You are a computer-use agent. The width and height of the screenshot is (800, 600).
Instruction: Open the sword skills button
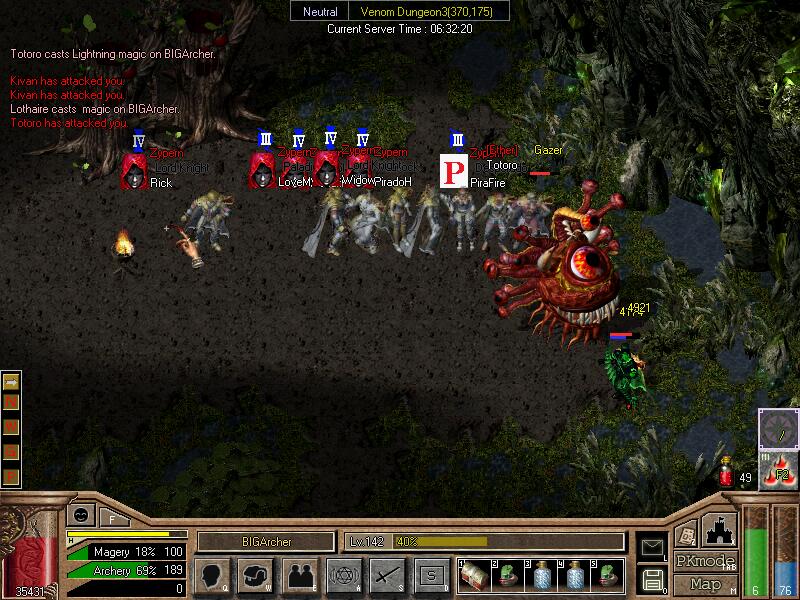[387, 575]
